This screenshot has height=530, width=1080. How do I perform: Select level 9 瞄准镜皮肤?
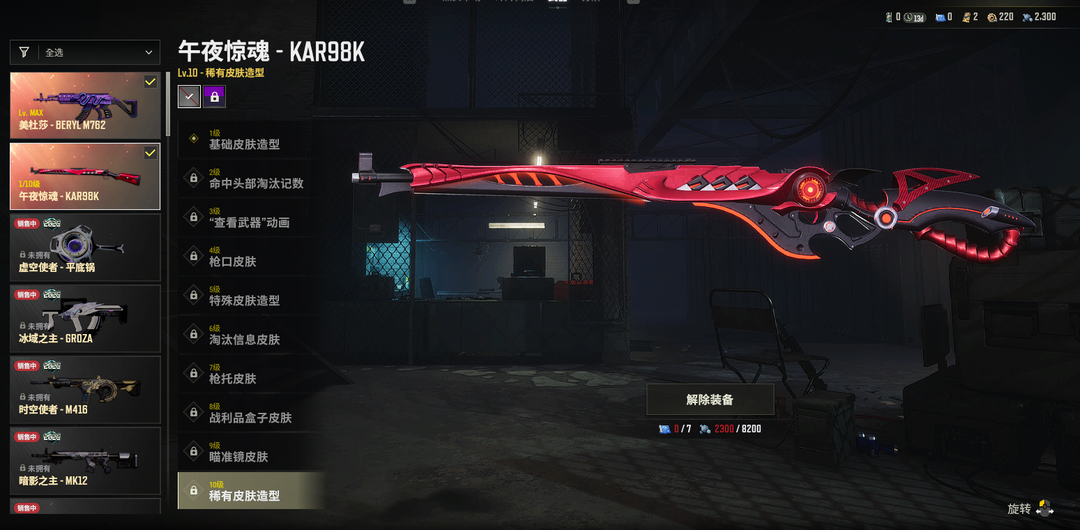point(250,451)
